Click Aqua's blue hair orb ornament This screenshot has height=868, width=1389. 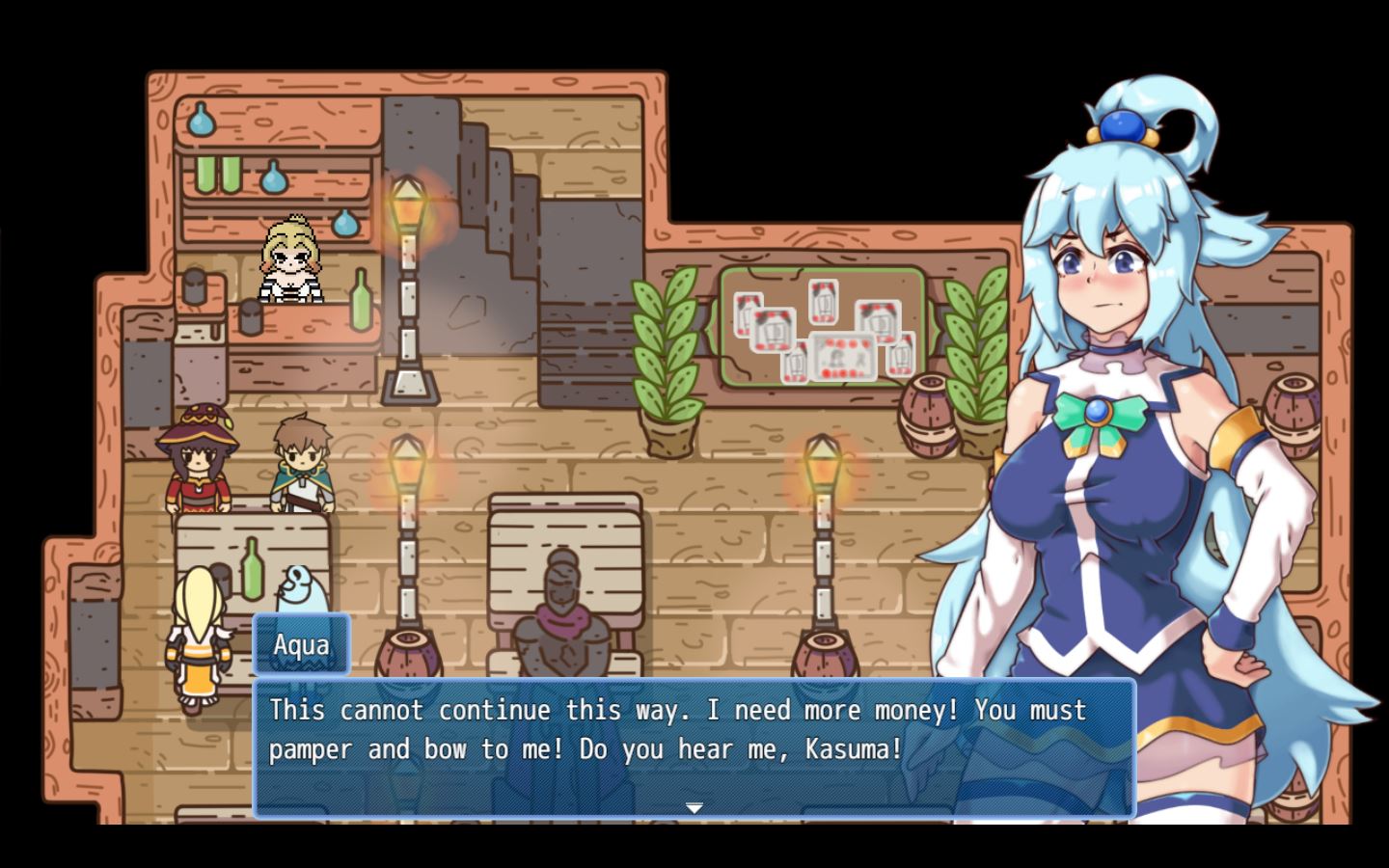[x=1124, y=125]
